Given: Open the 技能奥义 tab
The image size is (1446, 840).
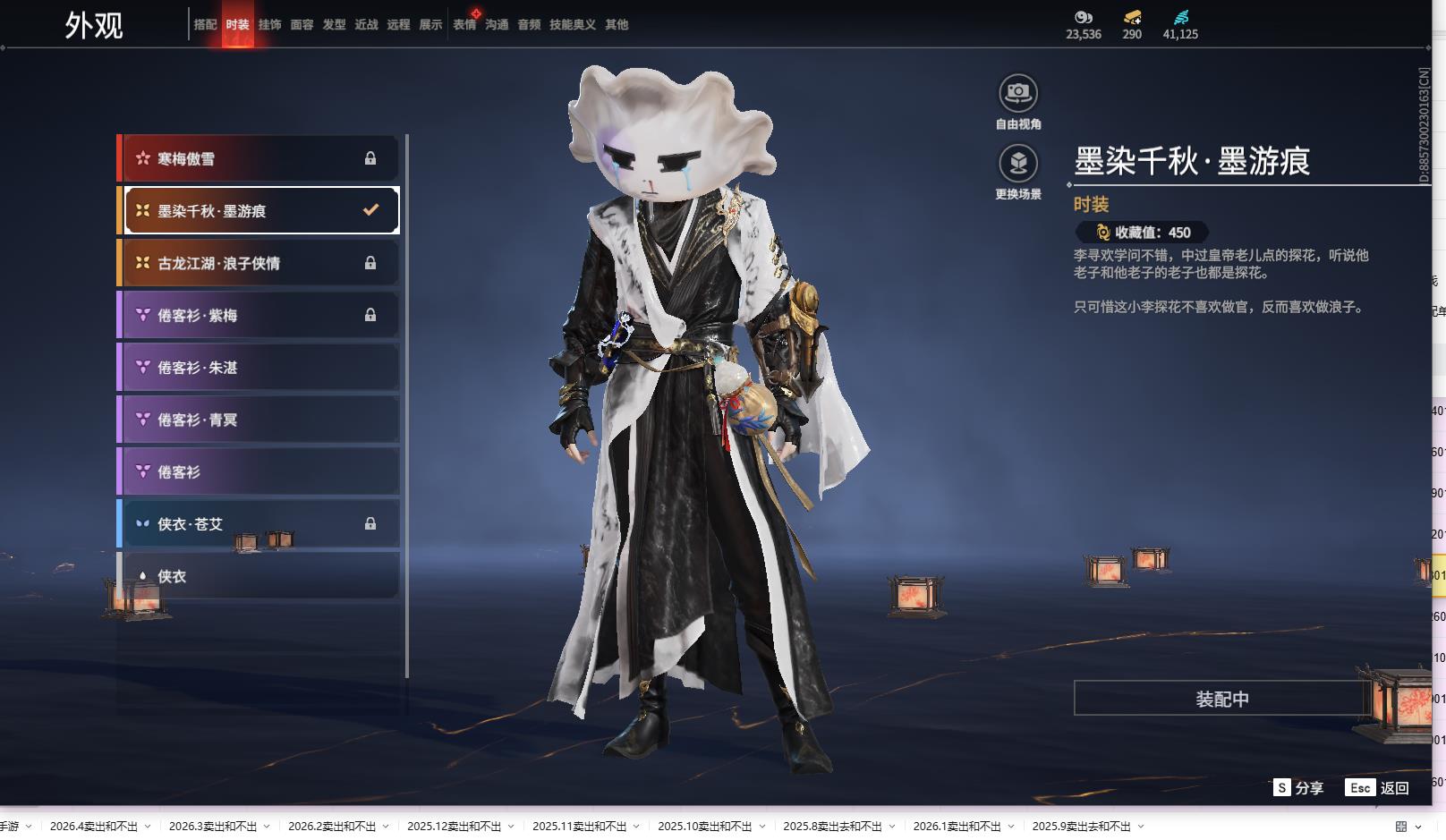Looking at the screenshot, I should [x=572, y=25].
